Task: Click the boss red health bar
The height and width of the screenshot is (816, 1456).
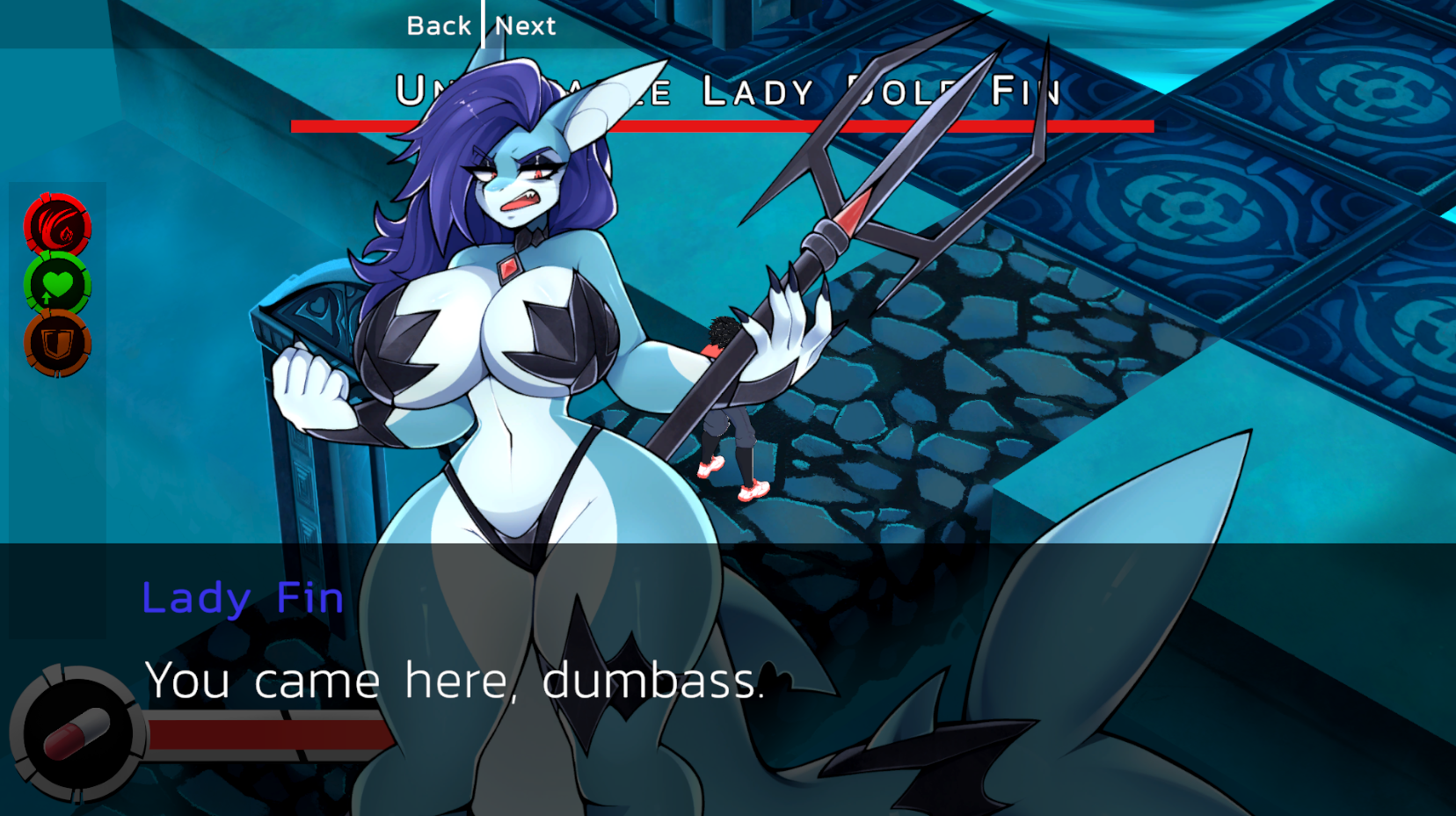Action: 721,125
